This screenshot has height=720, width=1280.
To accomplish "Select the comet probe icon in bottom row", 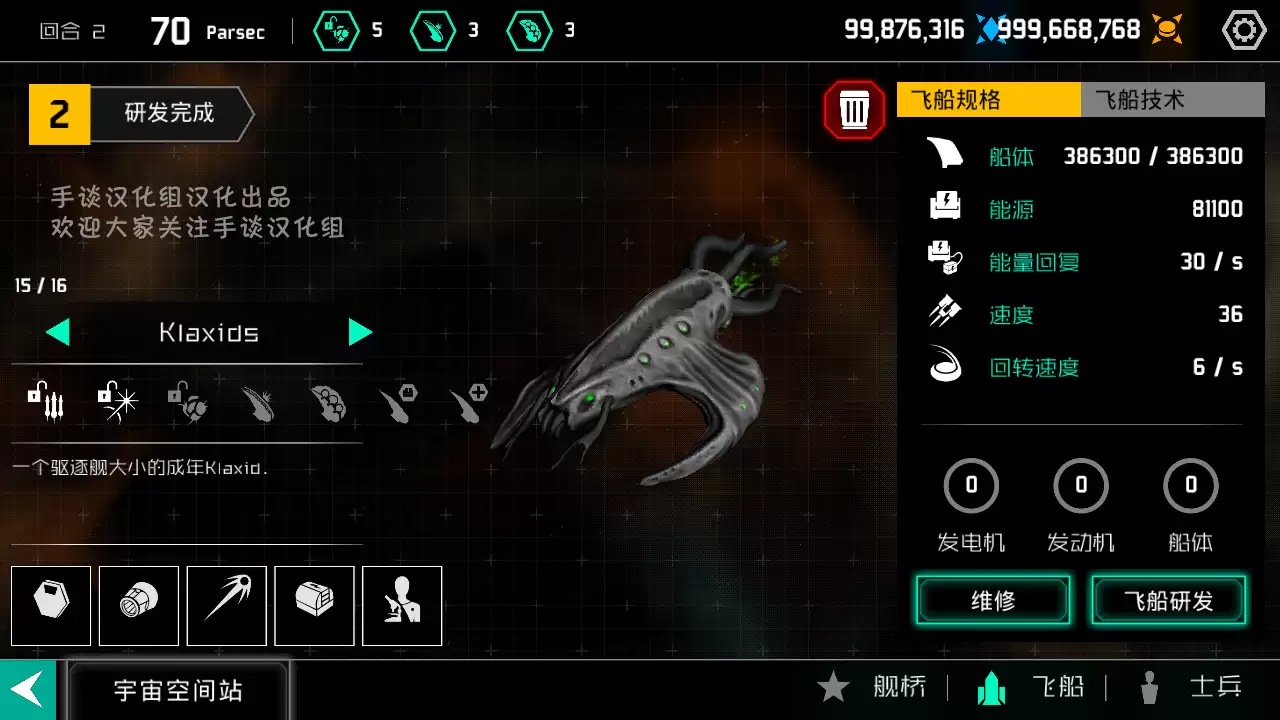I will point(226,606).
